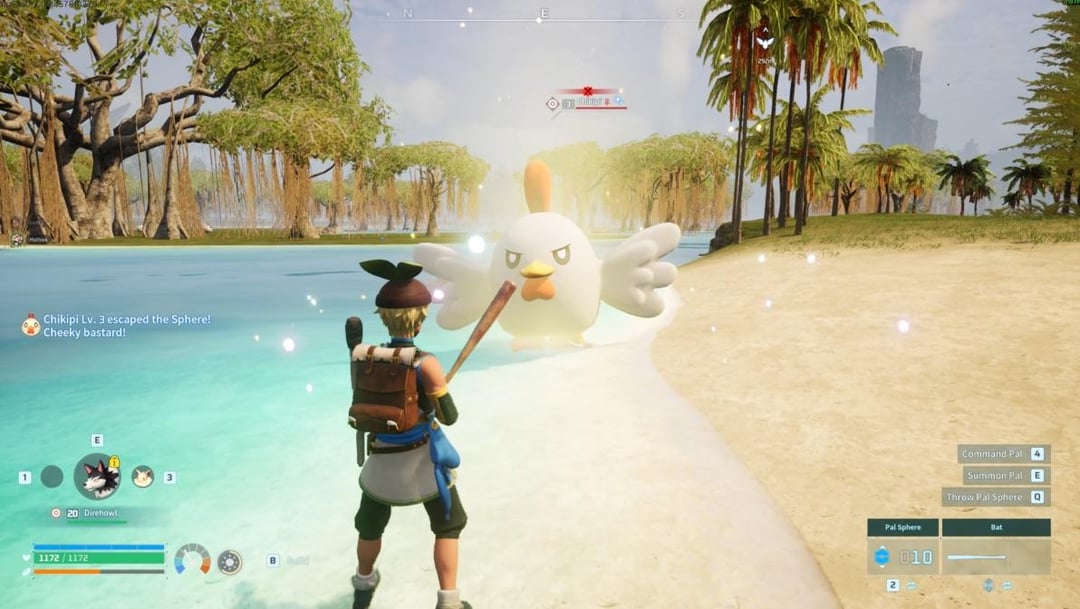Select the Pal Sphere item slot
This screenshot has height=609, width=1080.
point(903,556)
